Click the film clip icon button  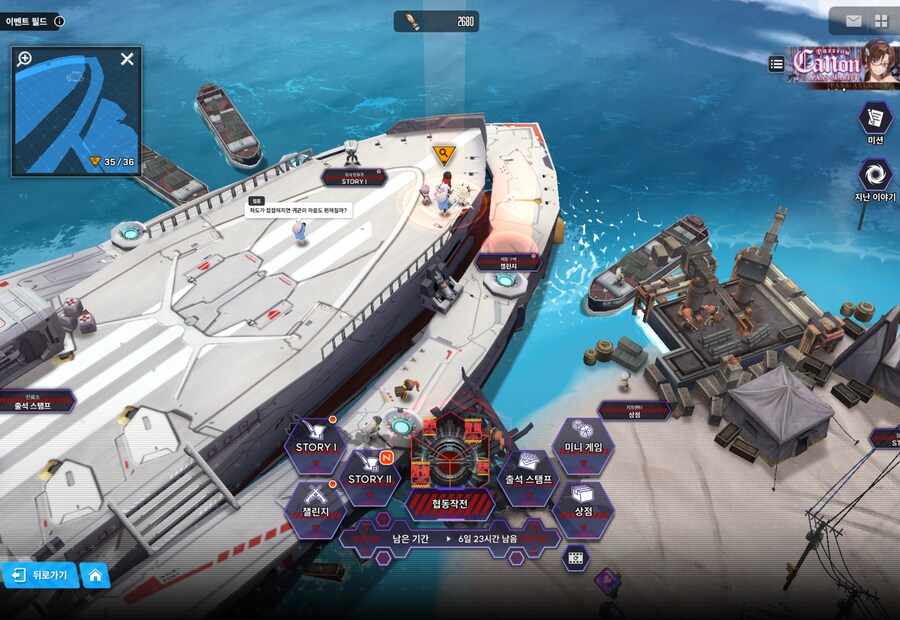pos(575,558)
